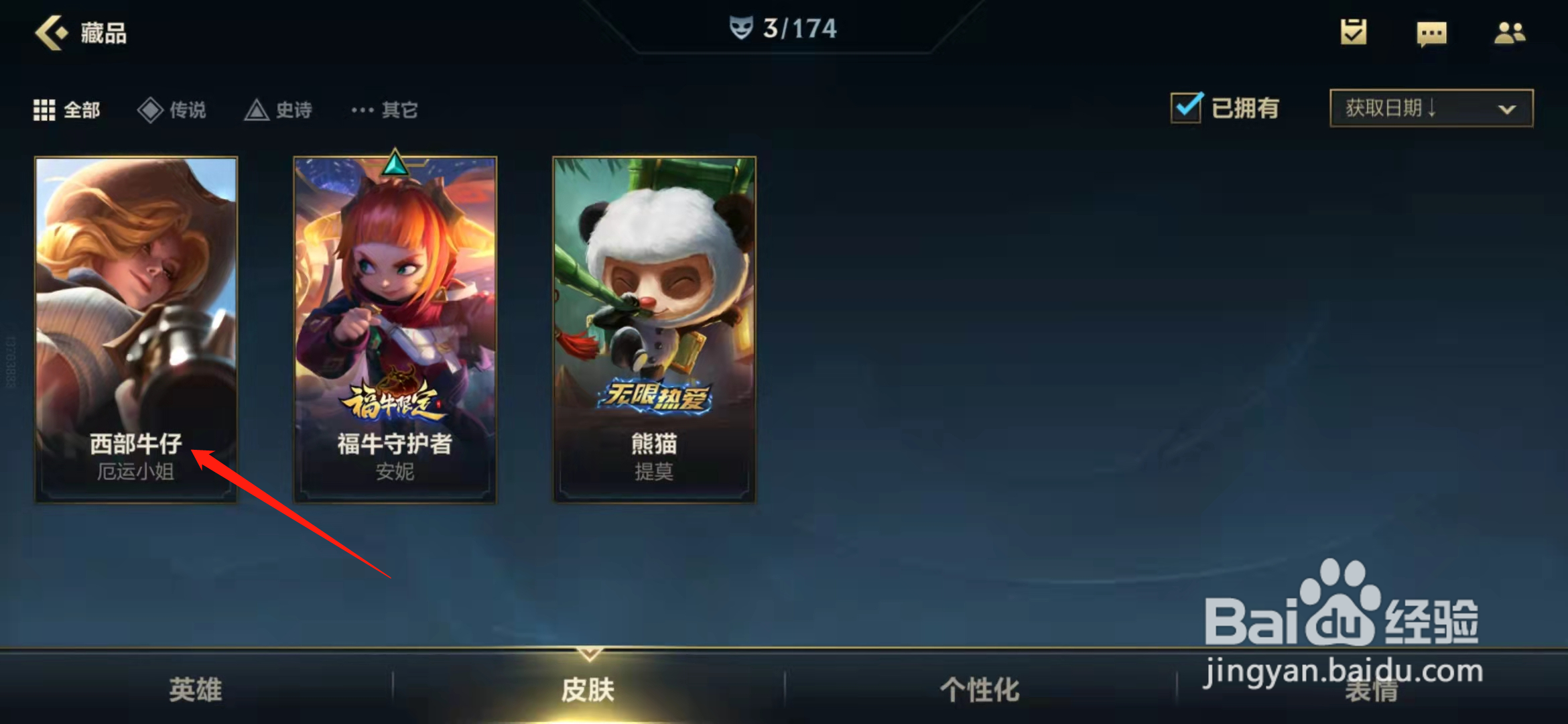Switch to the 英雄 tab
This screenshot has height=724, width=1568.
coord(194,687)
